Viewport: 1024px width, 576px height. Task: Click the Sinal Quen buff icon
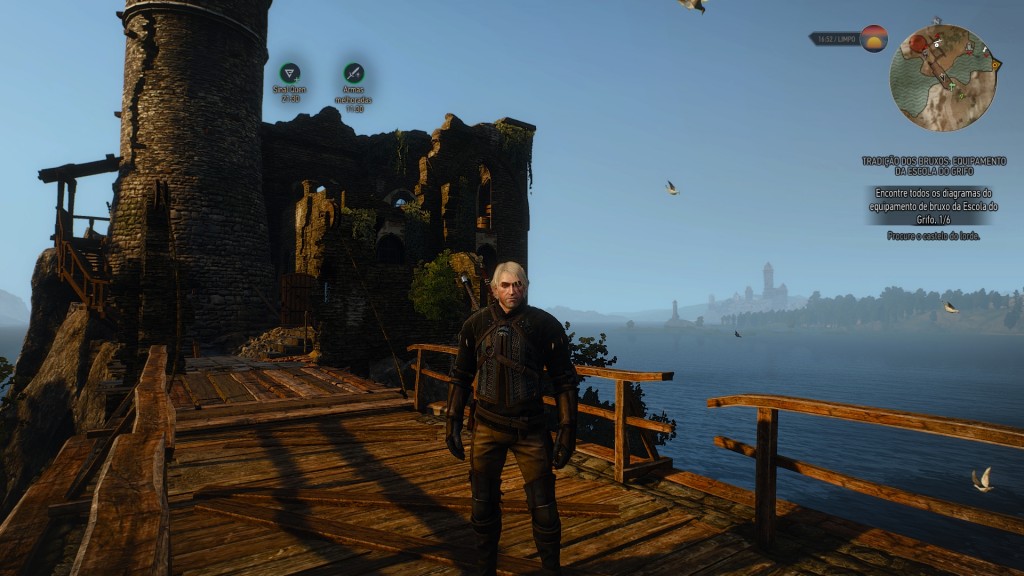pyautogui.click(x=290, y=73)
